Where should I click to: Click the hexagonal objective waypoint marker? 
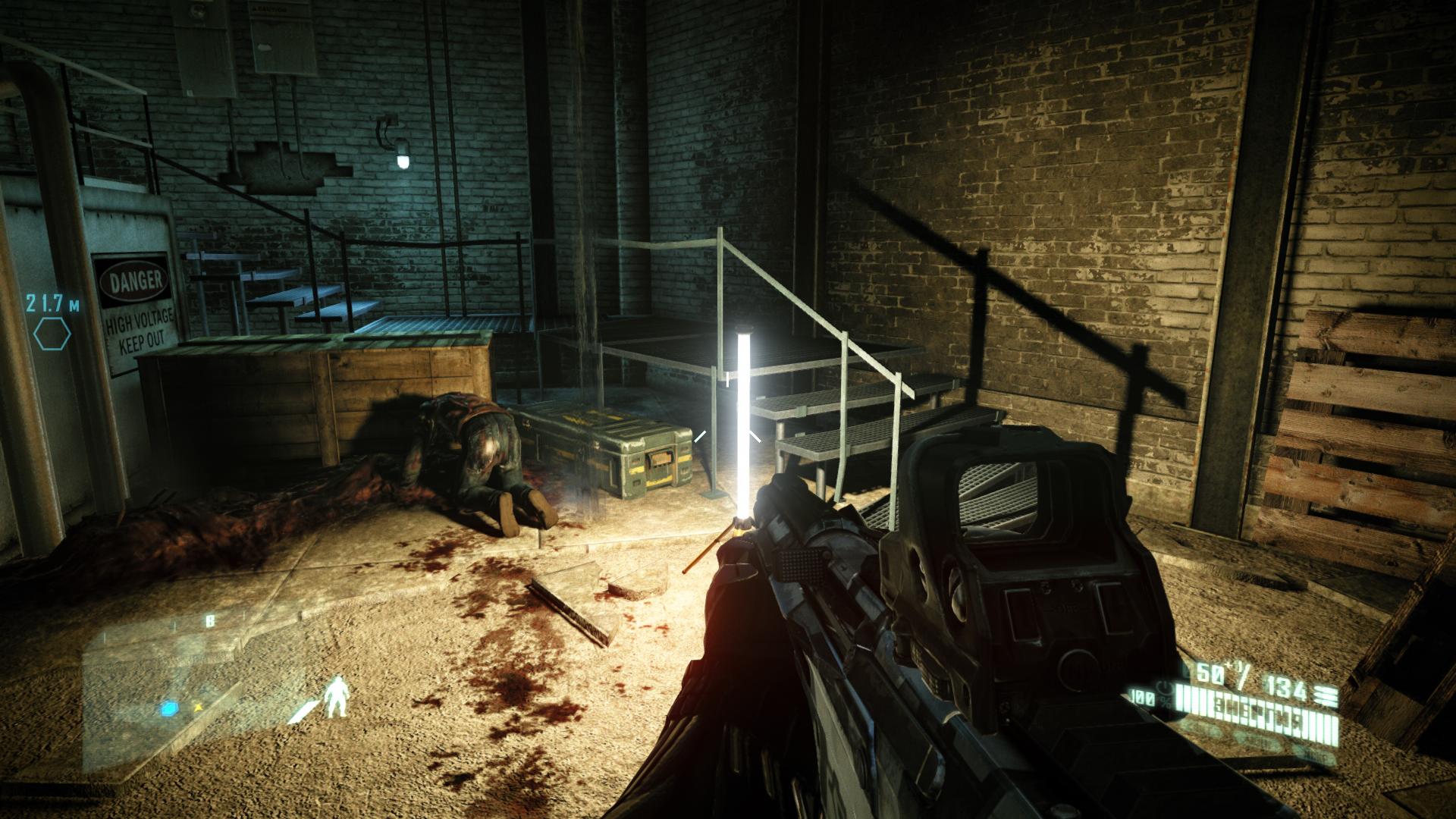coord(52,334)
